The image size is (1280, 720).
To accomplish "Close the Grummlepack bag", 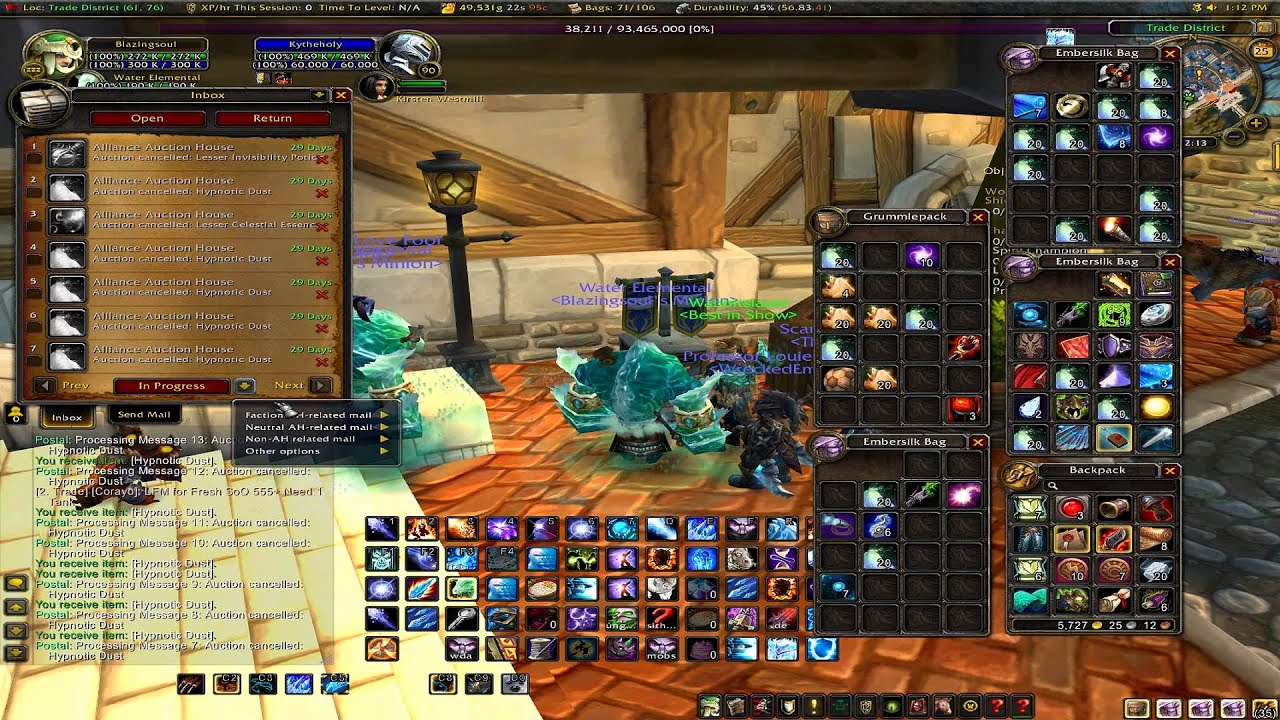I will pyautogui.click(x=978, y=216).
